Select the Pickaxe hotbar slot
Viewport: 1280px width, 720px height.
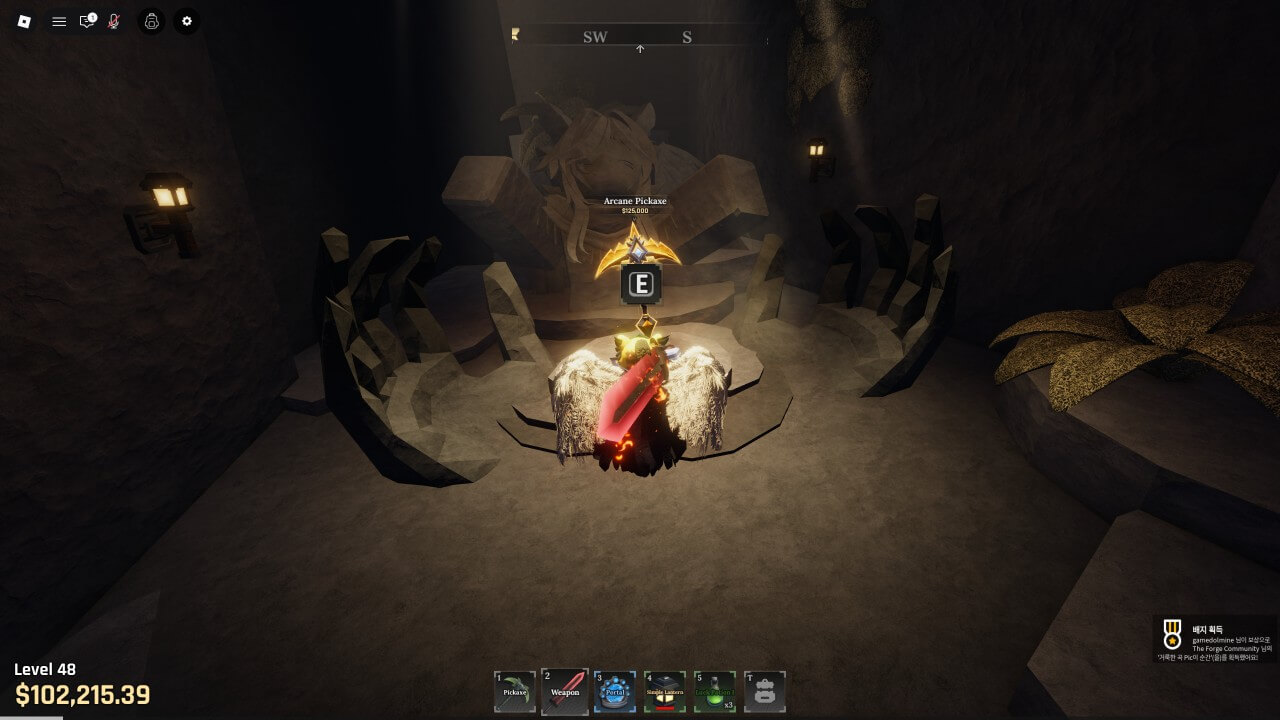tap(515, 691)
